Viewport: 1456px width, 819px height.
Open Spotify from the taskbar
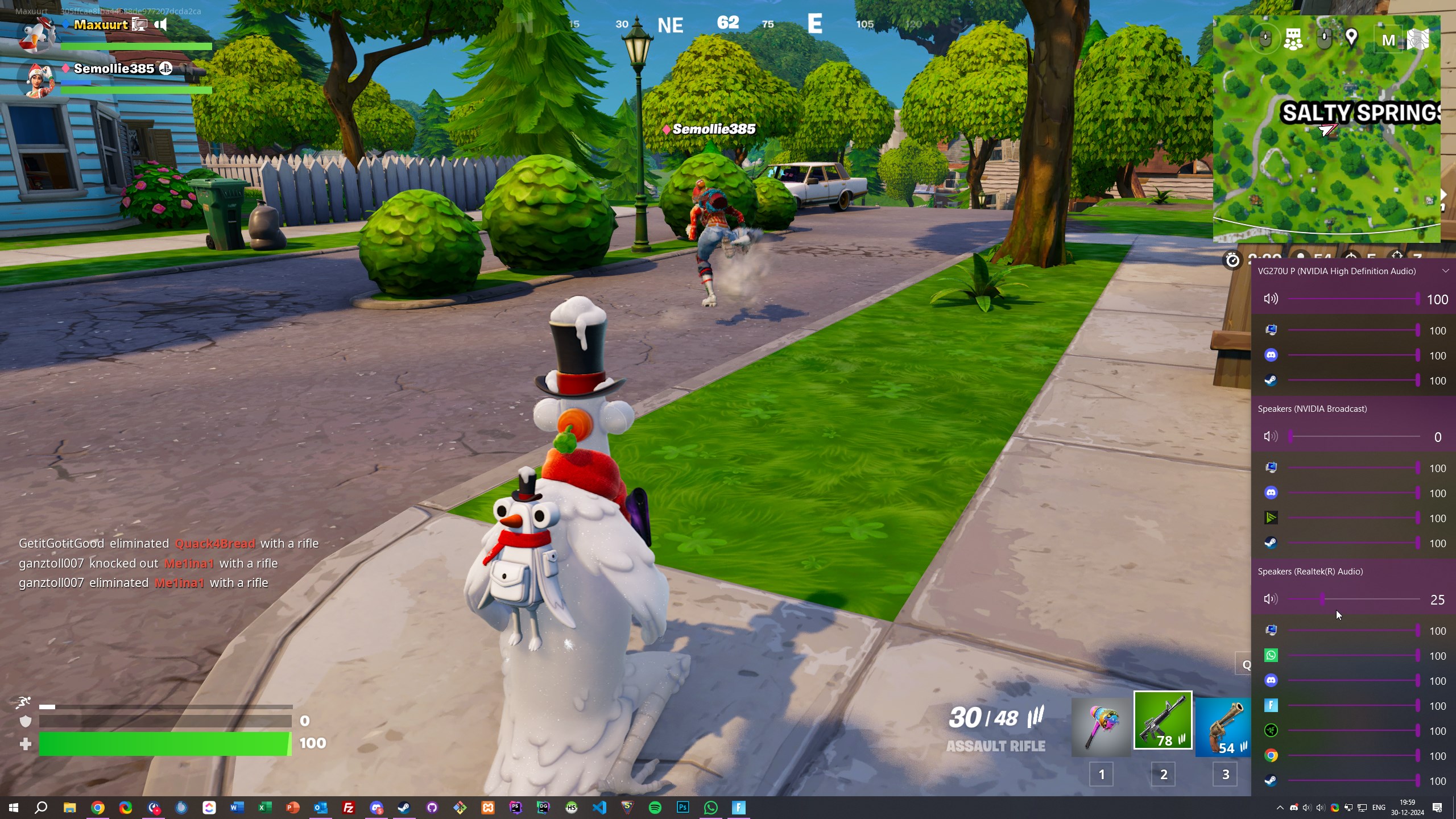[655, 808]
